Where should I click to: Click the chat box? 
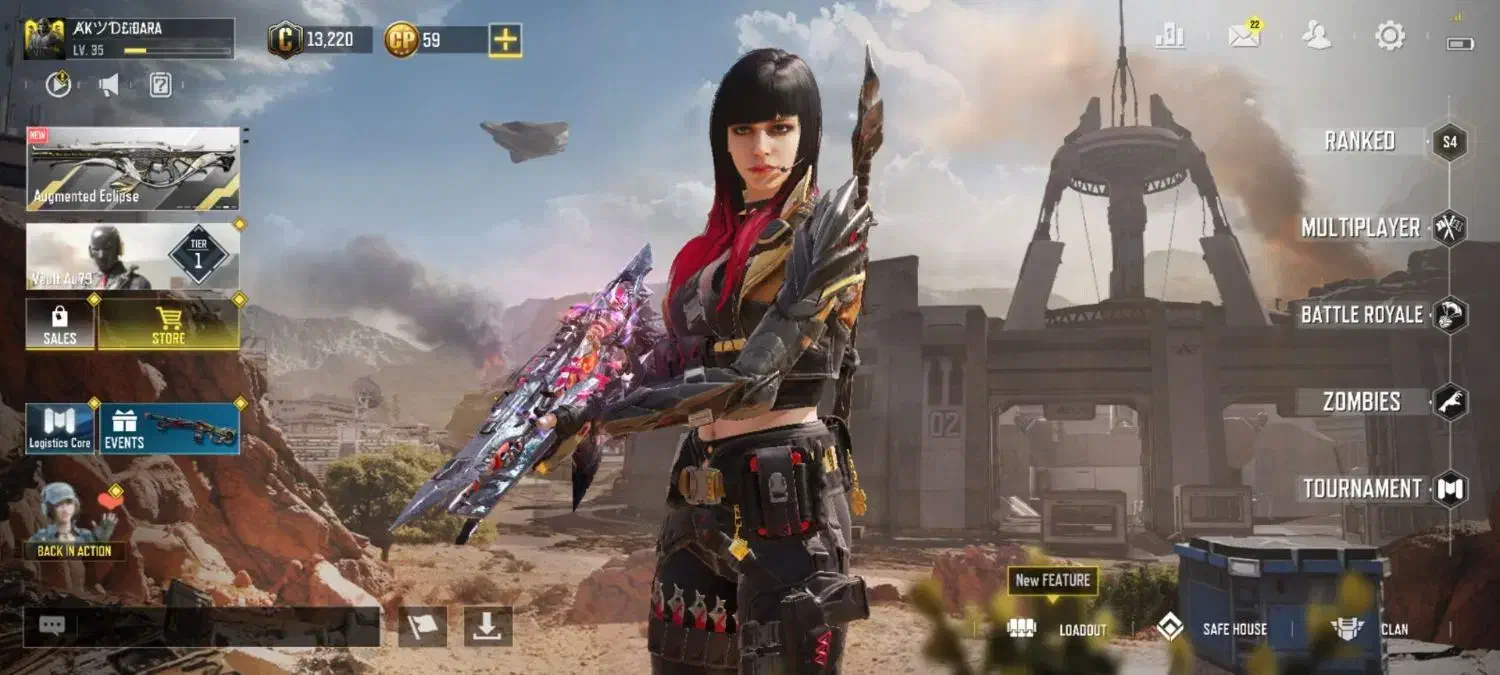click(202, 626)
